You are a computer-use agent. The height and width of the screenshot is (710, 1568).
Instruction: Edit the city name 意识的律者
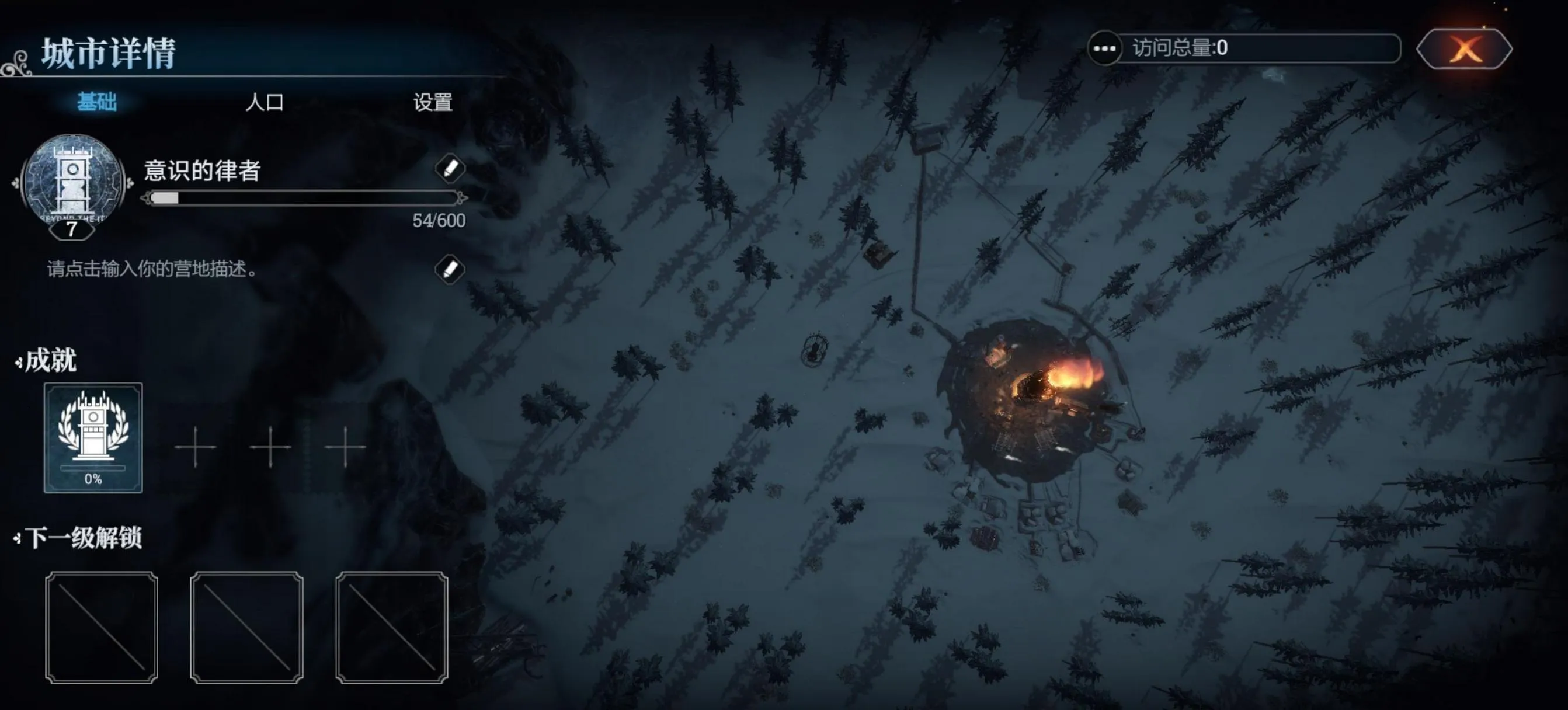click(450, 169)
